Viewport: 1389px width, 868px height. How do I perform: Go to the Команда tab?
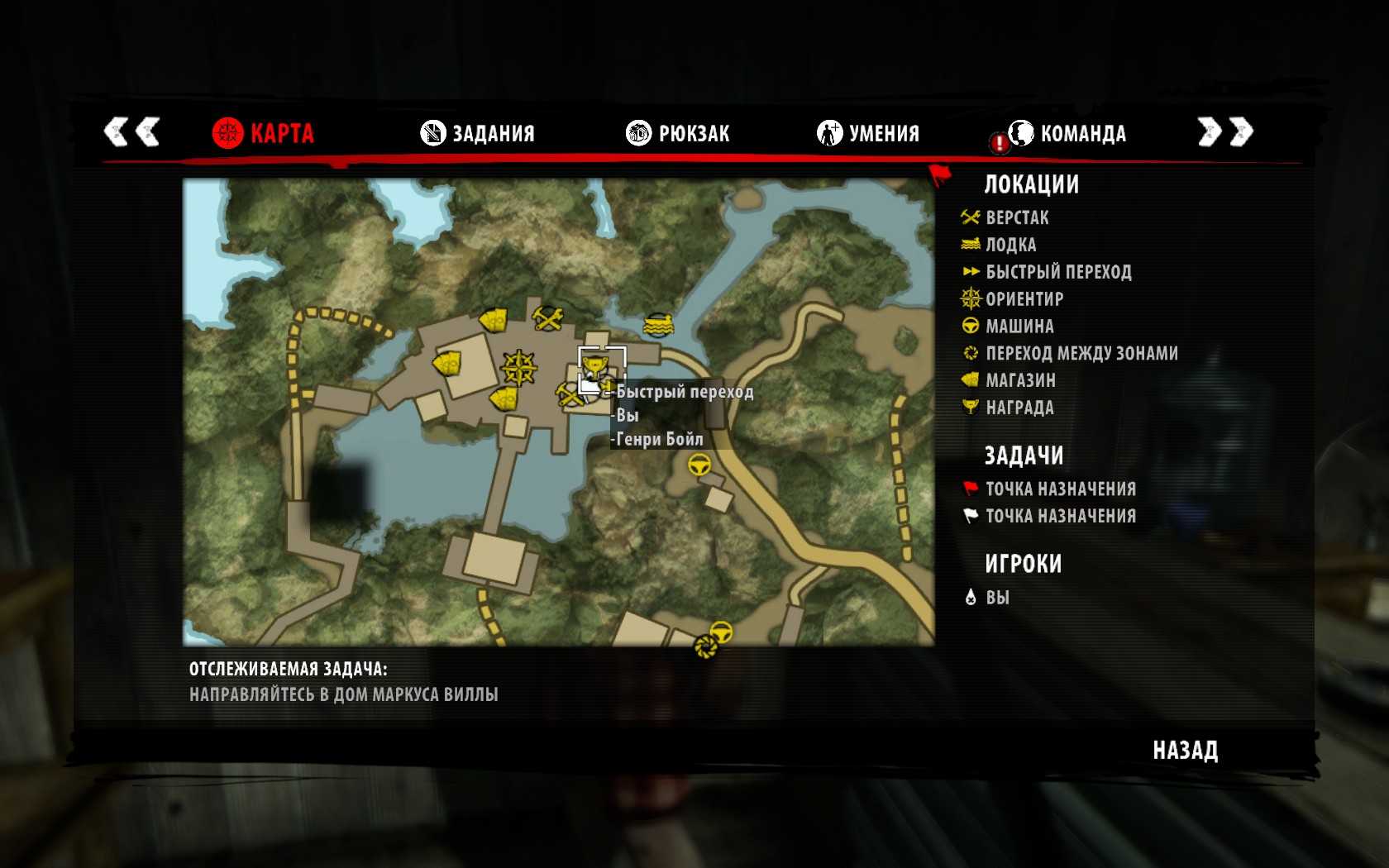[1067, 133]
